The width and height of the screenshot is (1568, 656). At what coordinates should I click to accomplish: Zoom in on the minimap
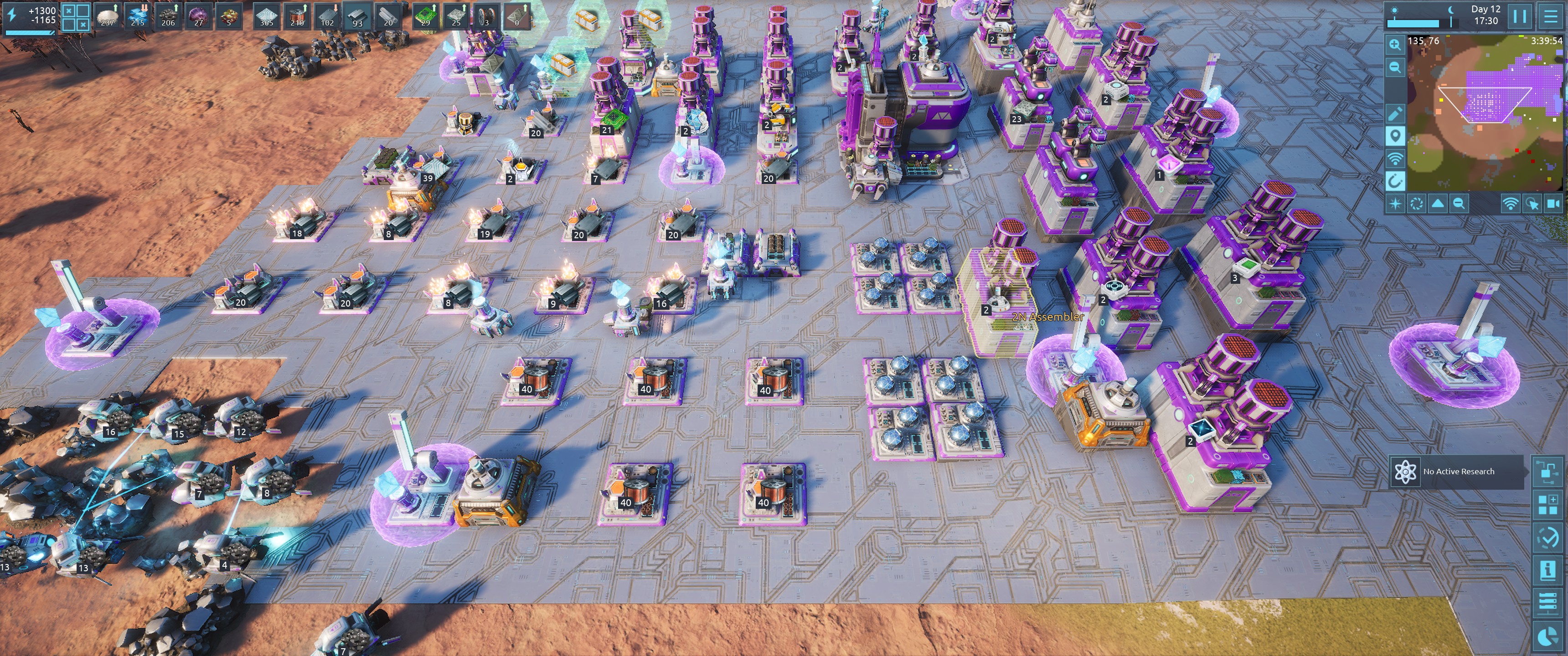tap(1395, 45)
